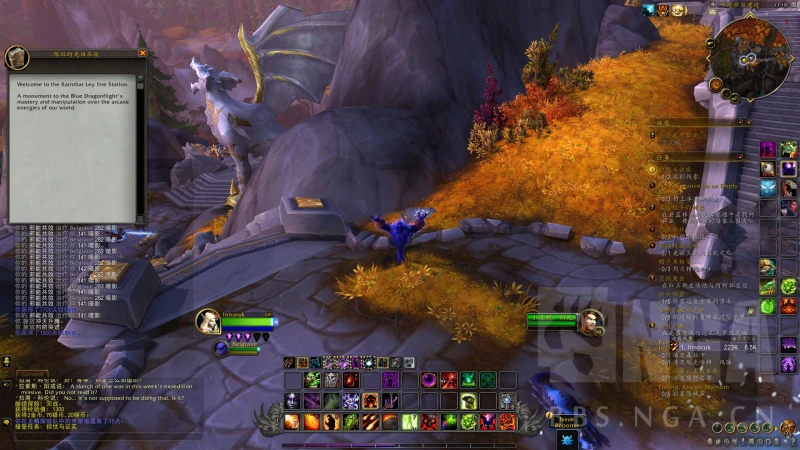The image size is (800, 450).
Task: Open the main backpack bag icon
Action: [x=787, y=428]
